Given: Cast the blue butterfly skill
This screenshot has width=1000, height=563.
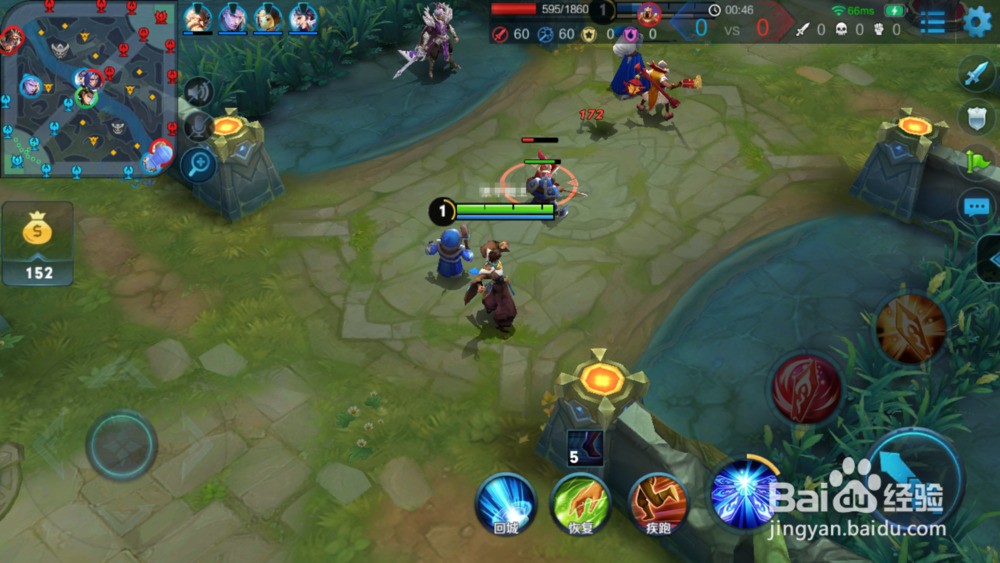Looking at the screenshot, I should tap(744, 493).
